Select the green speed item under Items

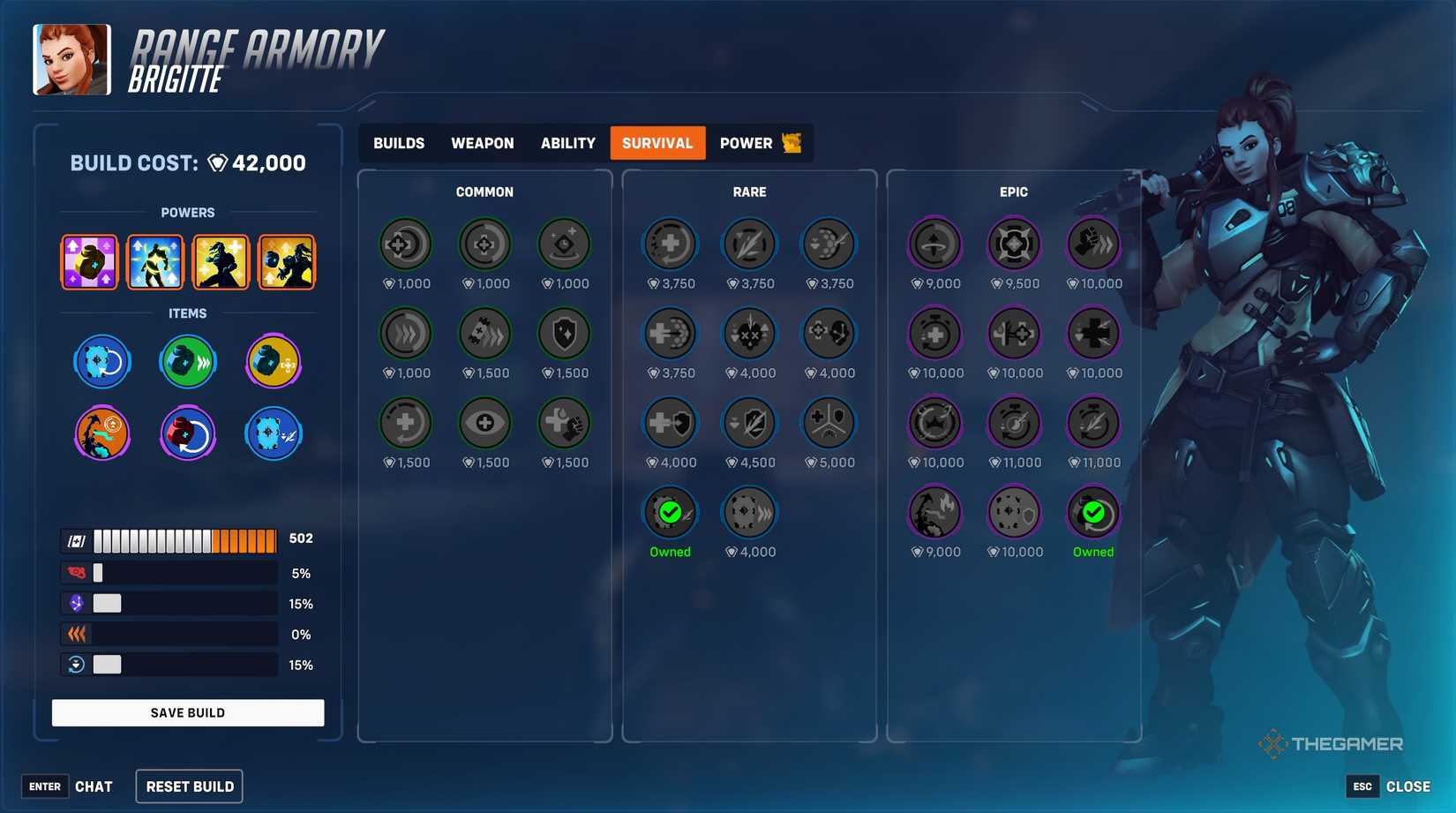coord(187,361)
